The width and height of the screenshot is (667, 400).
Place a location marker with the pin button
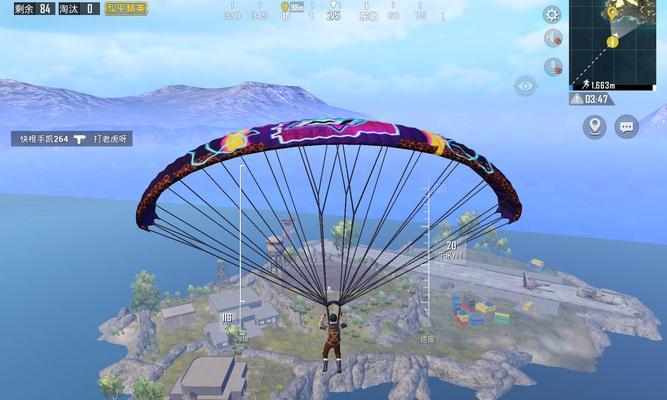[x=595, y=126]
